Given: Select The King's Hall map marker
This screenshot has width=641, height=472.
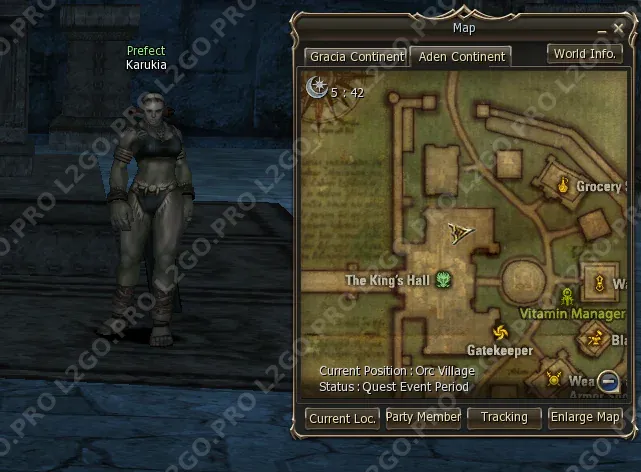Looking at the screenshot, I should click(x=443, y=280).
